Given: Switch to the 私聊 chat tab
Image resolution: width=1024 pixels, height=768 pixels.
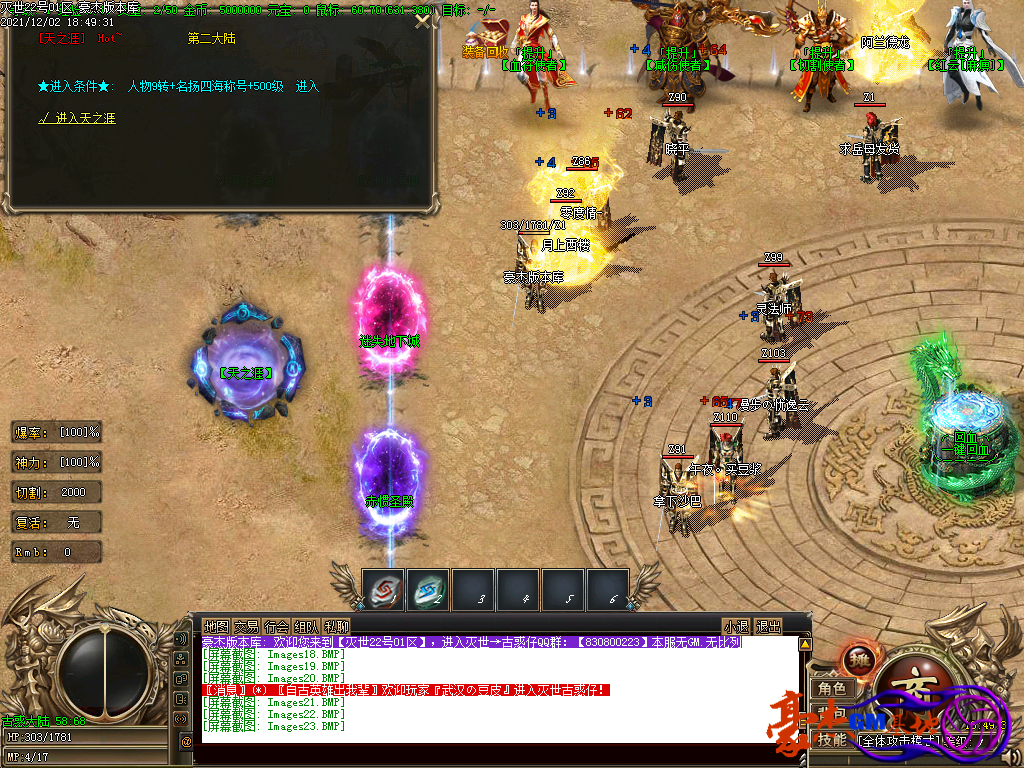Looking at the screenshot, I should point(336,627).
